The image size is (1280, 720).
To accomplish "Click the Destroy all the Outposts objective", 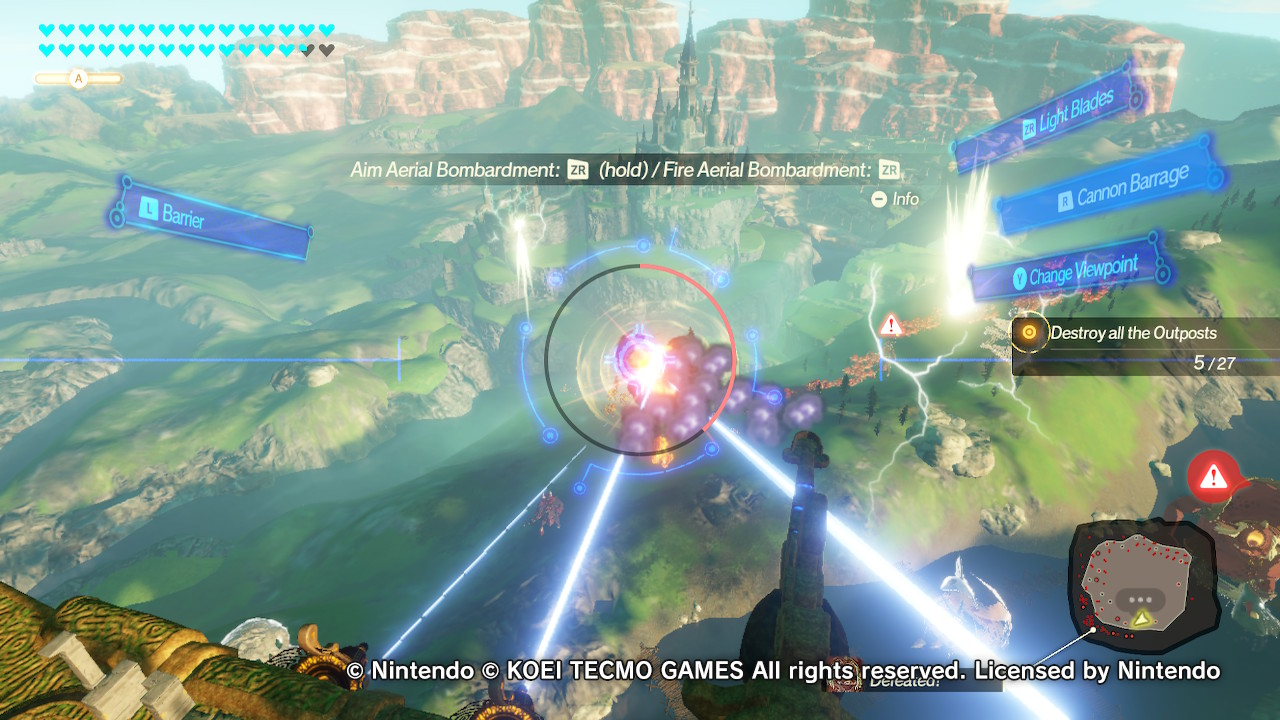I will pyautogui.click(x=1133, y=333).
